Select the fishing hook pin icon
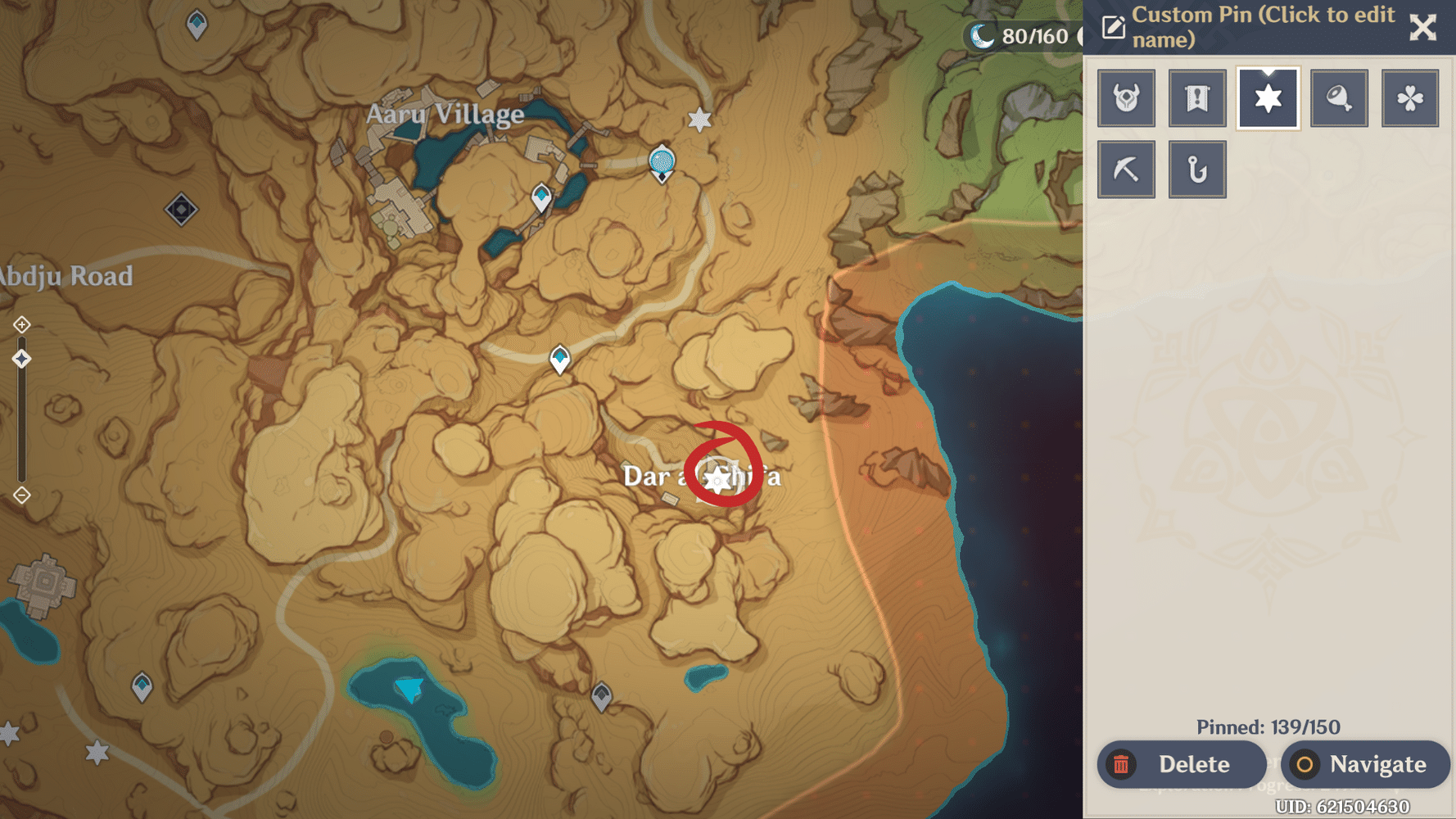 pyautogui.click(x=1197, y=170)
